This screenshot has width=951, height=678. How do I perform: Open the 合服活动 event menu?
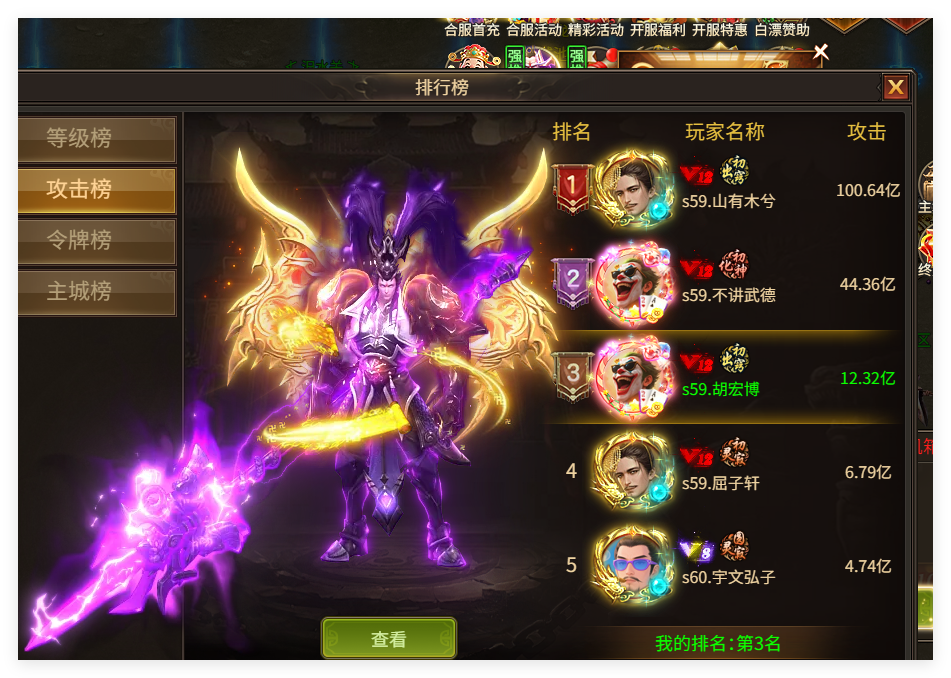click(534, 30)
